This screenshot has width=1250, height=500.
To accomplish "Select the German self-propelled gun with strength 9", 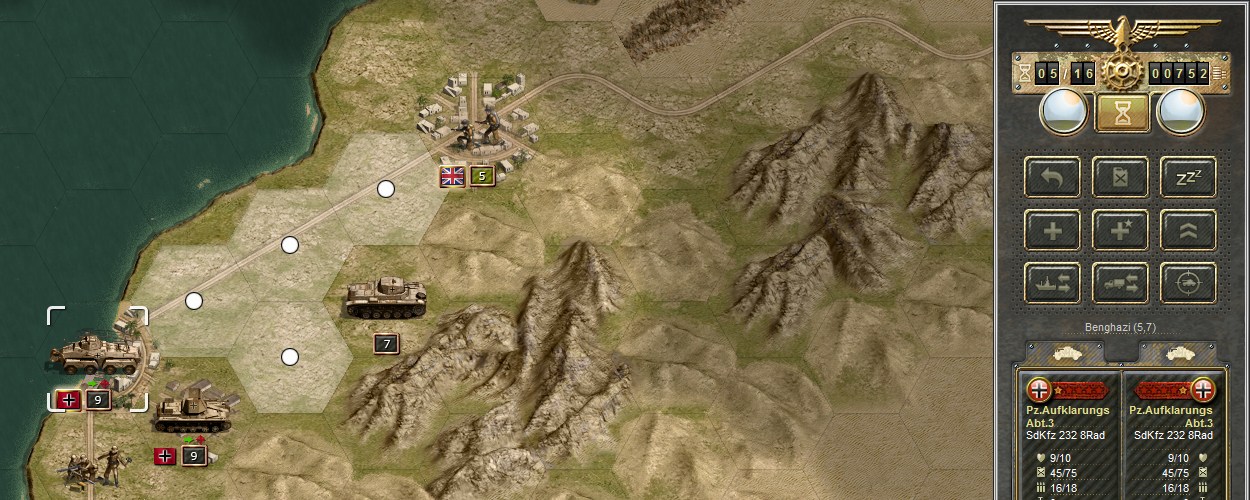I will pyautogui.click(x=193, y=410).
